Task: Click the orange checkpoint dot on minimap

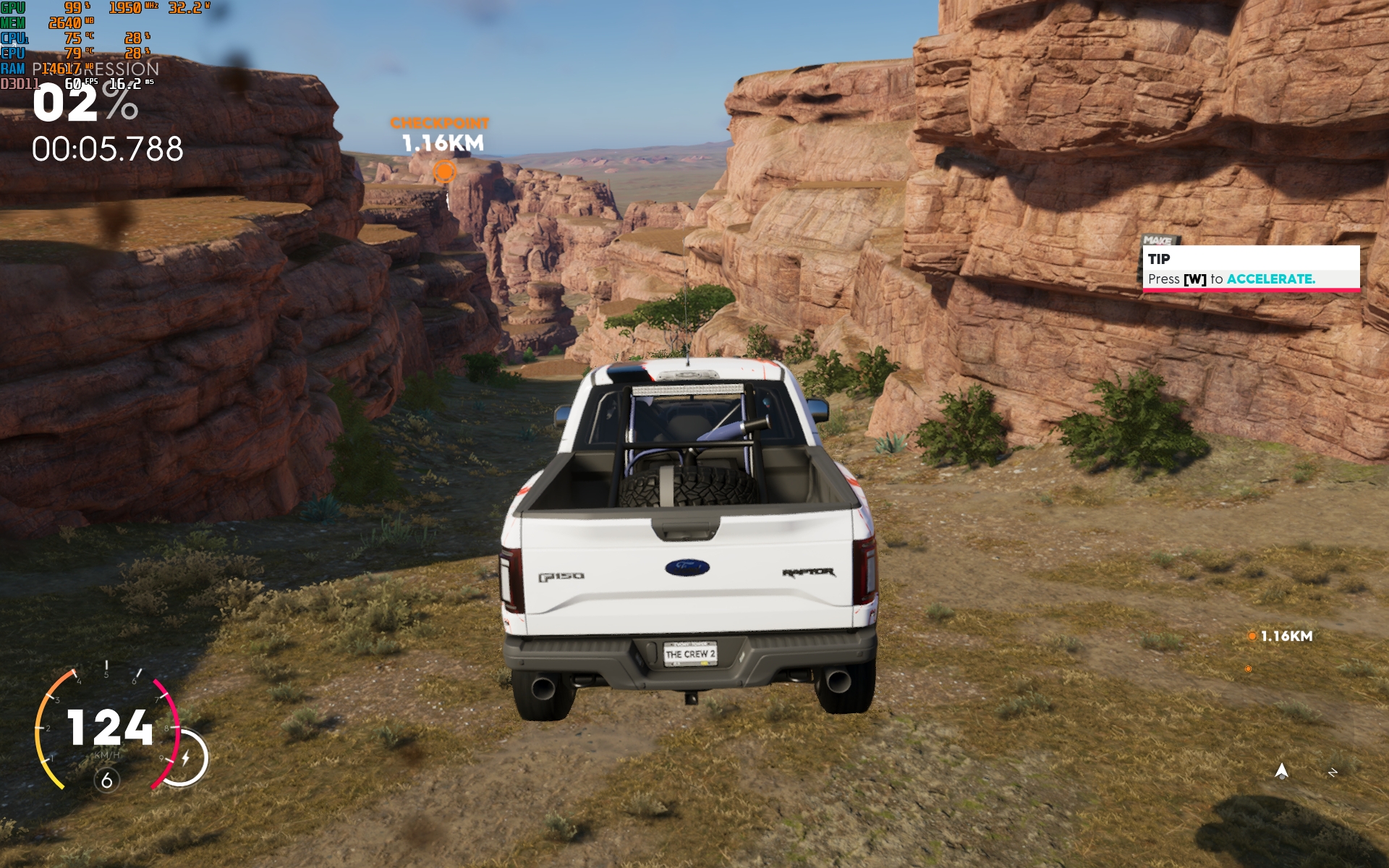Action: click(1248, 669)
